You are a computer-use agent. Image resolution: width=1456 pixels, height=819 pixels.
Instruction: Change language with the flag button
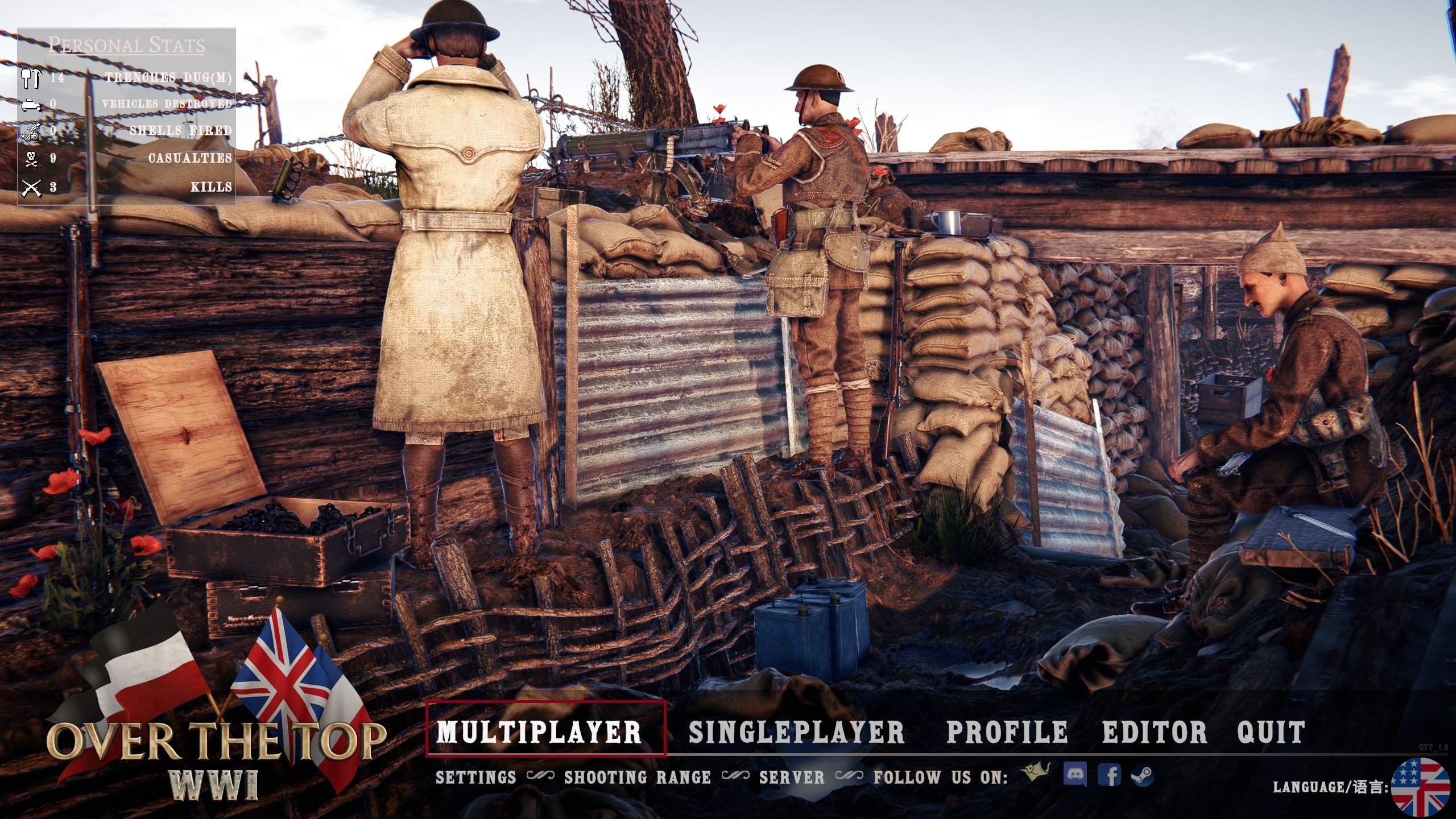(1420, 787)
